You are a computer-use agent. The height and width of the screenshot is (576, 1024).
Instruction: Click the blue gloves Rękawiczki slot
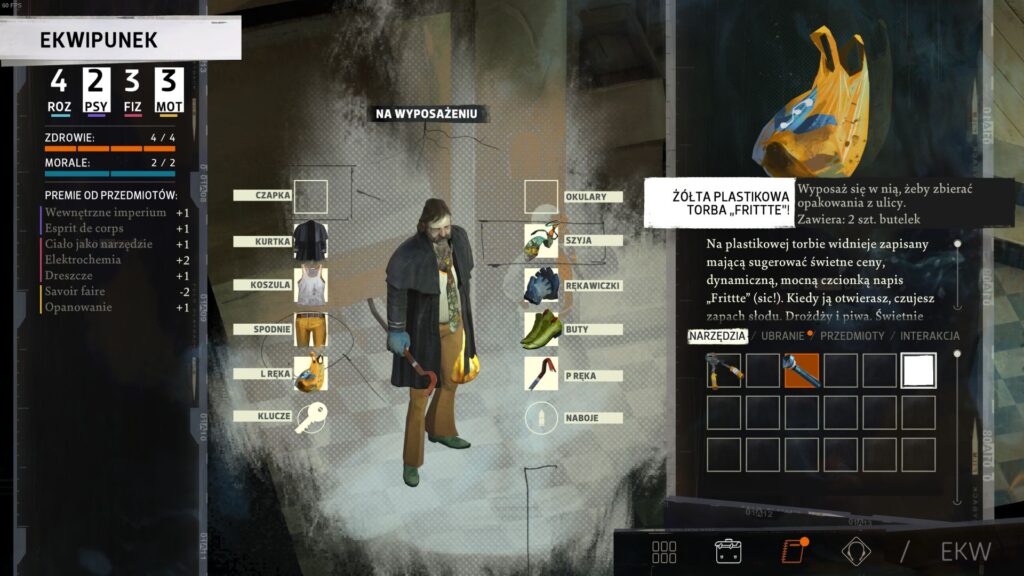click(541, 285)
